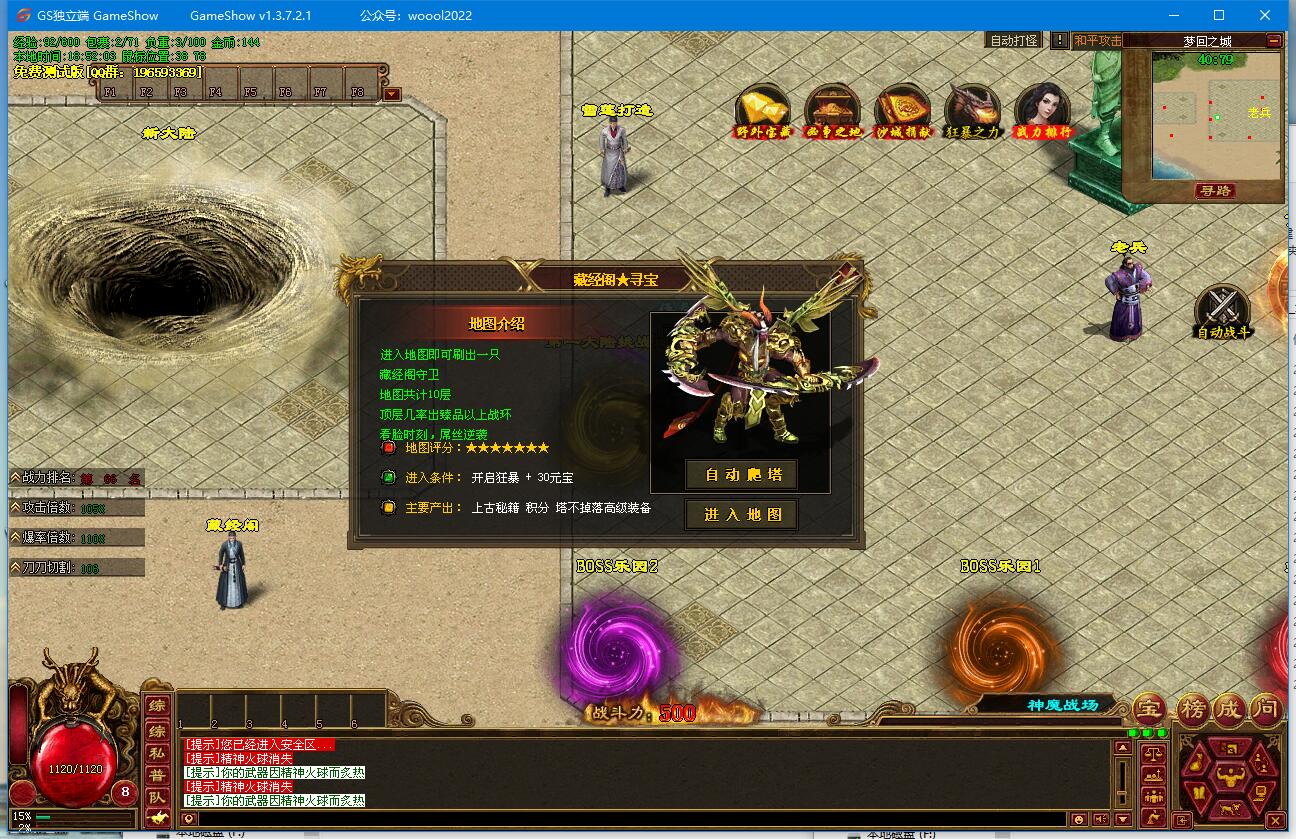Open the 成 achievement round button
The width and height of the screenshot is (1296, 839).
[1228, 709]
